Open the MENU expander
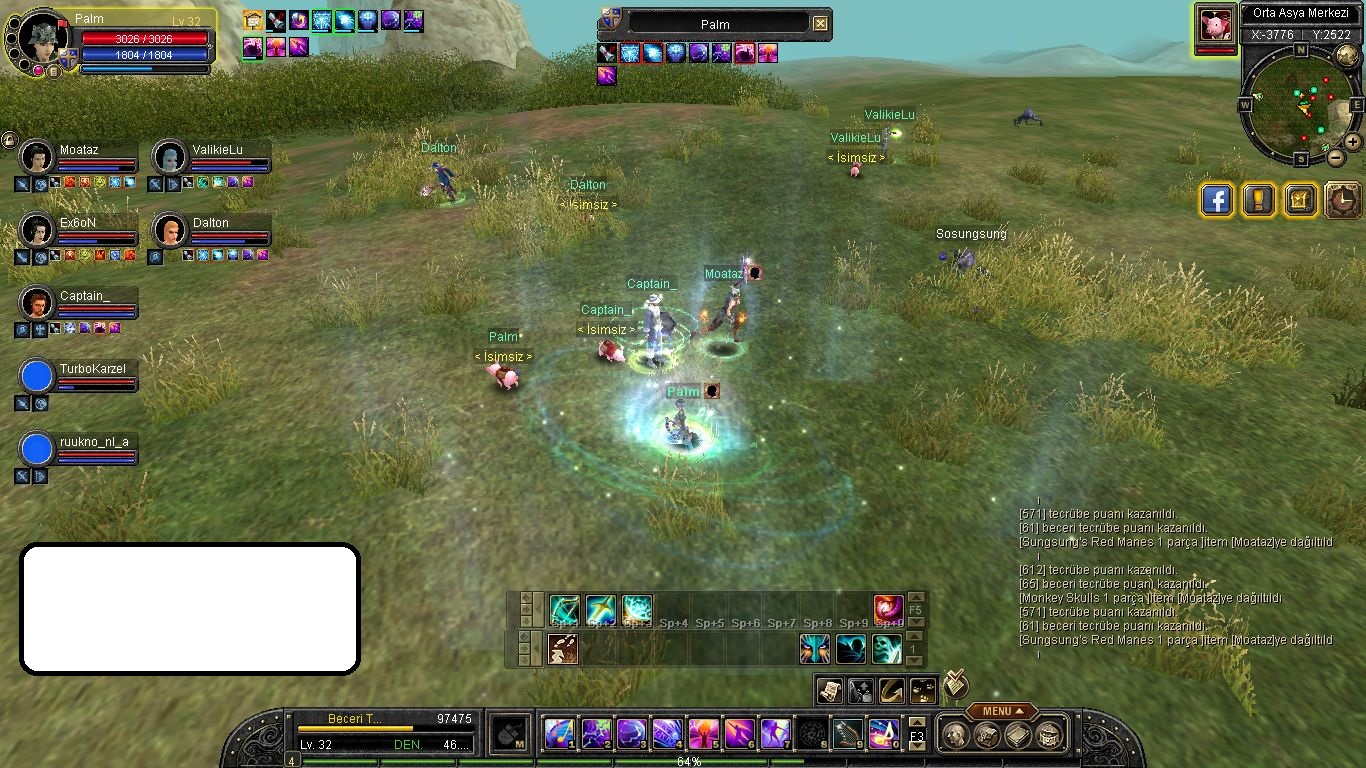This screenshot has width=1366, height=768. [x=1001, y=711]
